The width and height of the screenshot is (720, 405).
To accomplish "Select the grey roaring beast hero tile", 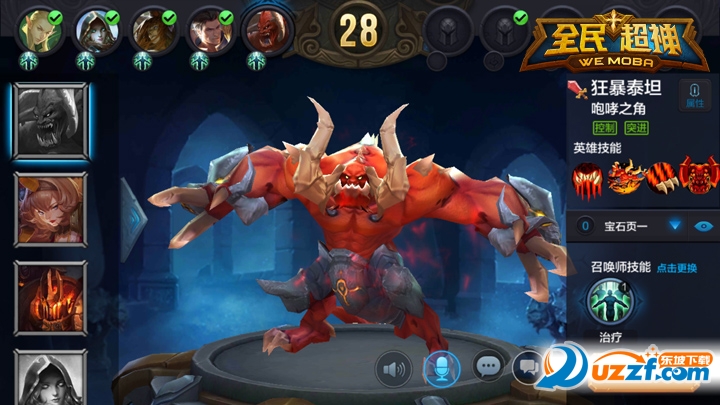I will coord(50,122).
